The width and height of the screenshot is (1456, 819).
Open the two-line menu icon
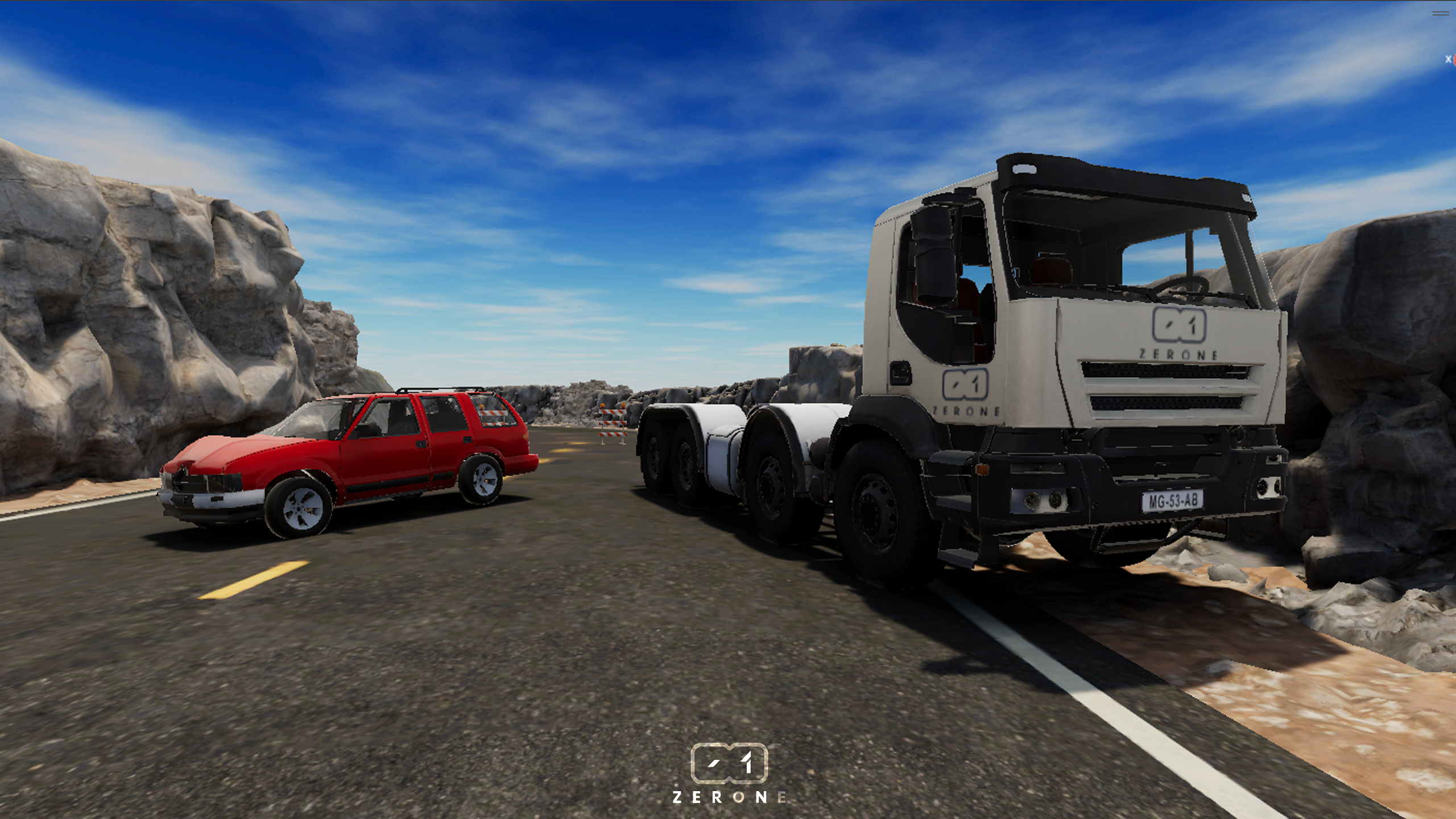[1440, 13]
